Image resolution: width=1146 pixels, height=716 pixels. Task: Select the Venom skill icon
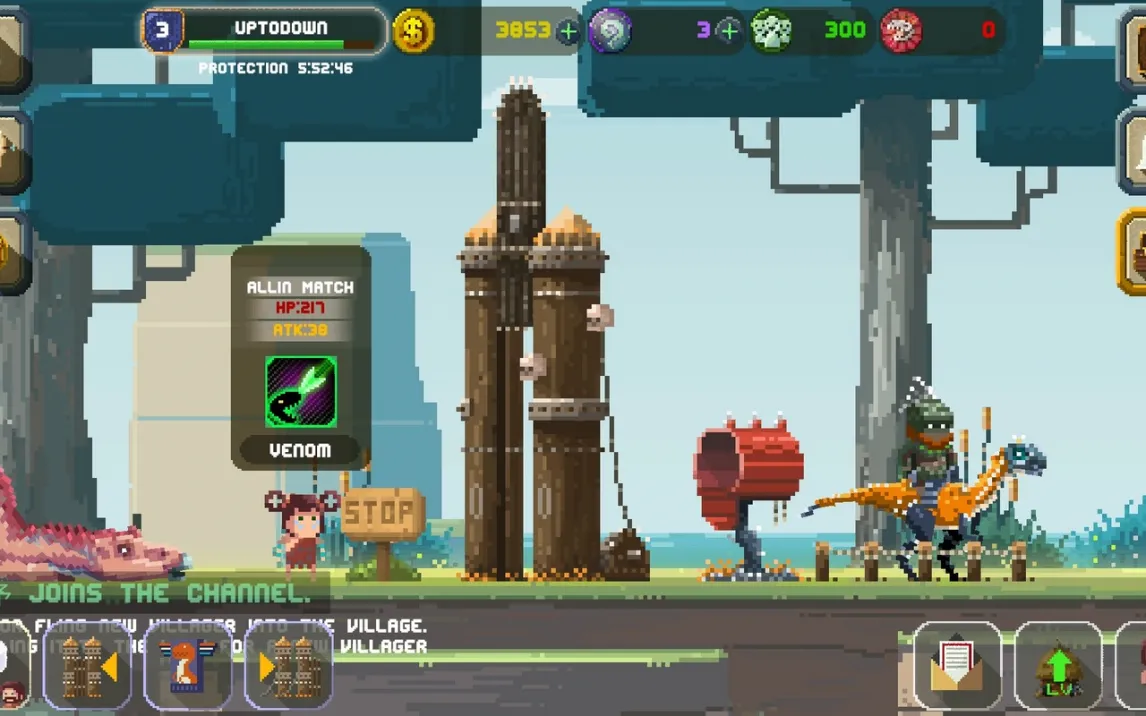(x=301, y=392)
